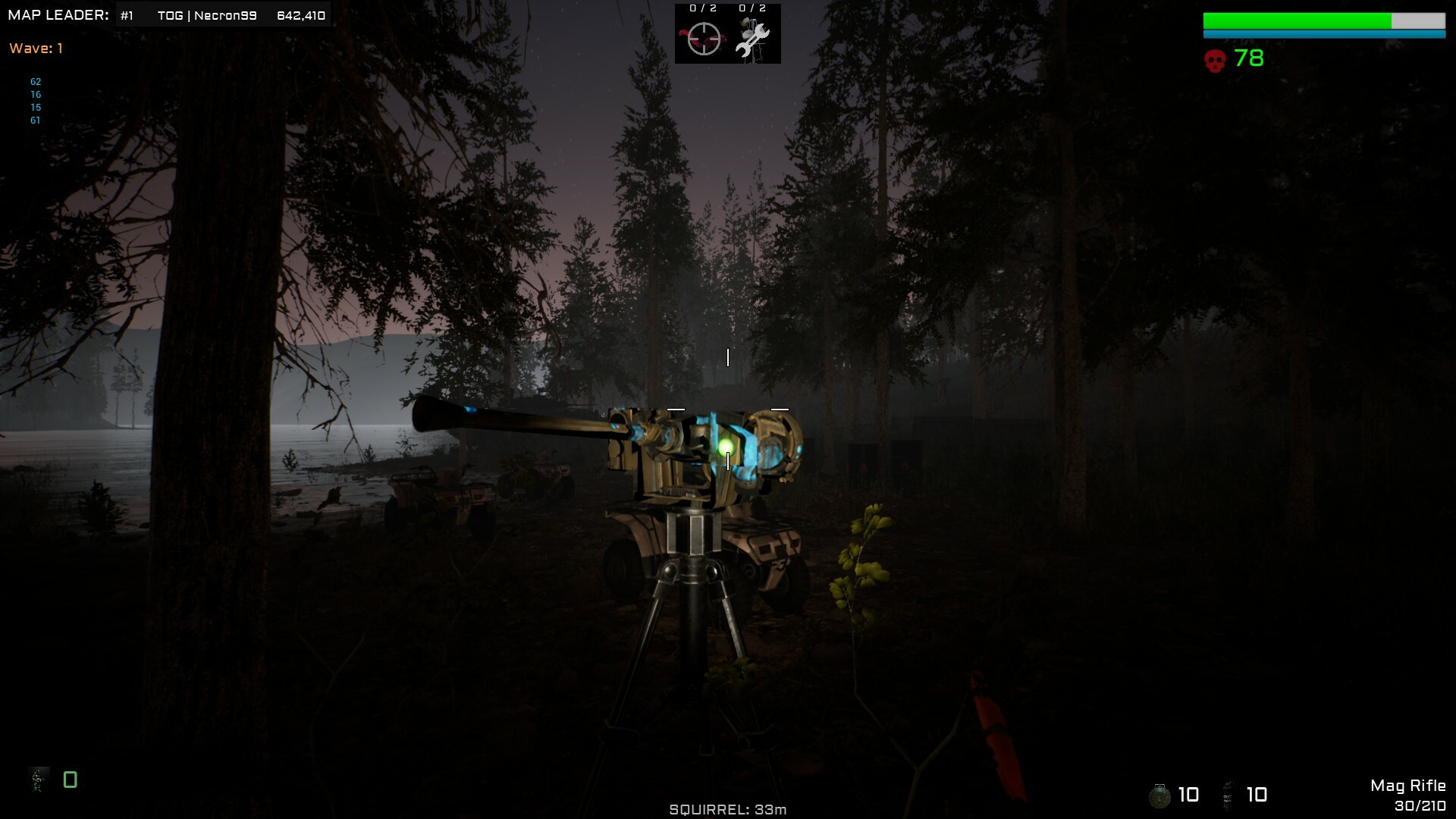The height and width of the screenshot is (819, 1456).
Task: Toggle the turret kill tracker showing 0/2
Action: (702, 8)
